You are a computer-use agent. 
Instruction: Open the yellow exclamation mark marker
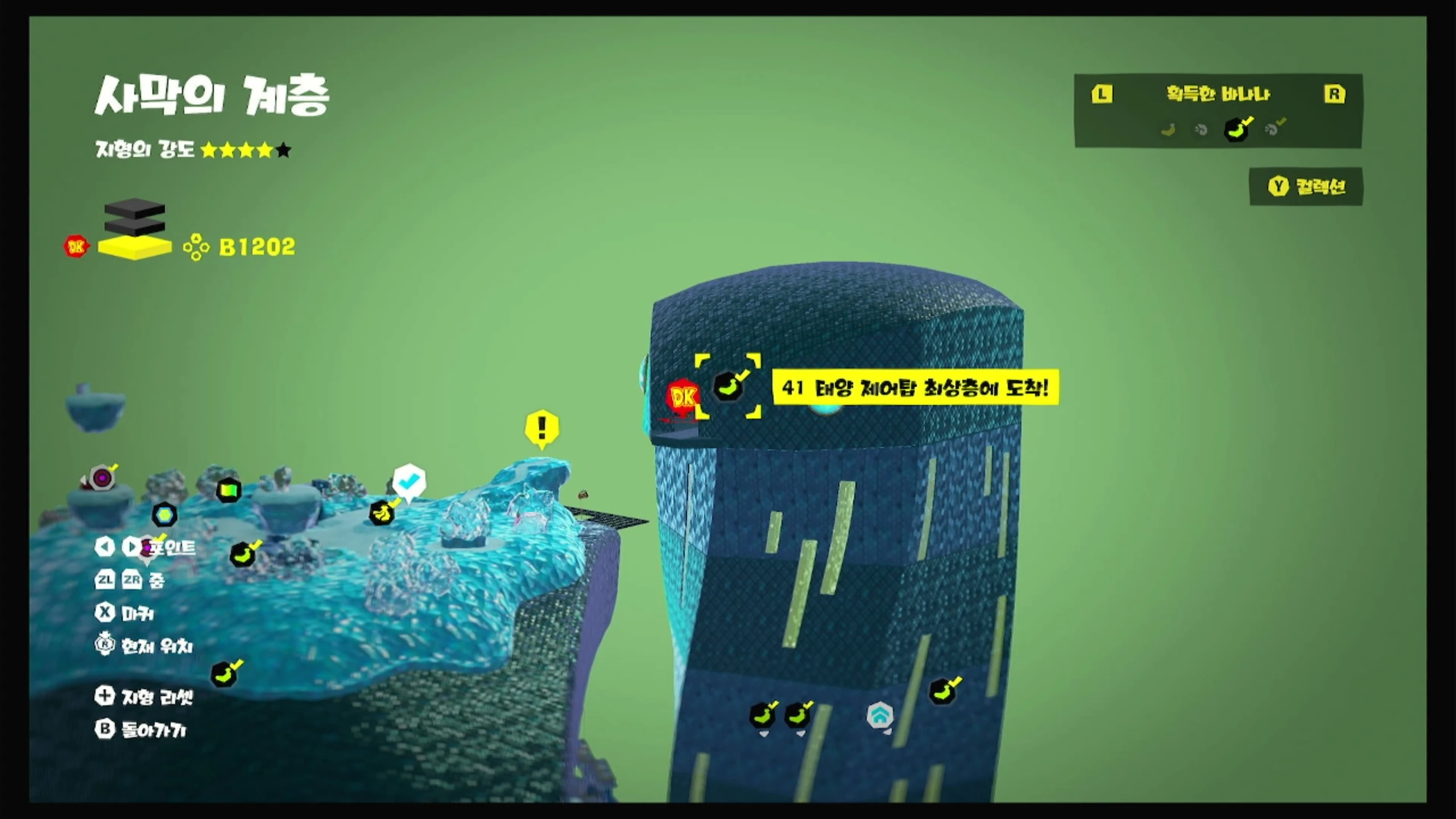pos(542,428)
